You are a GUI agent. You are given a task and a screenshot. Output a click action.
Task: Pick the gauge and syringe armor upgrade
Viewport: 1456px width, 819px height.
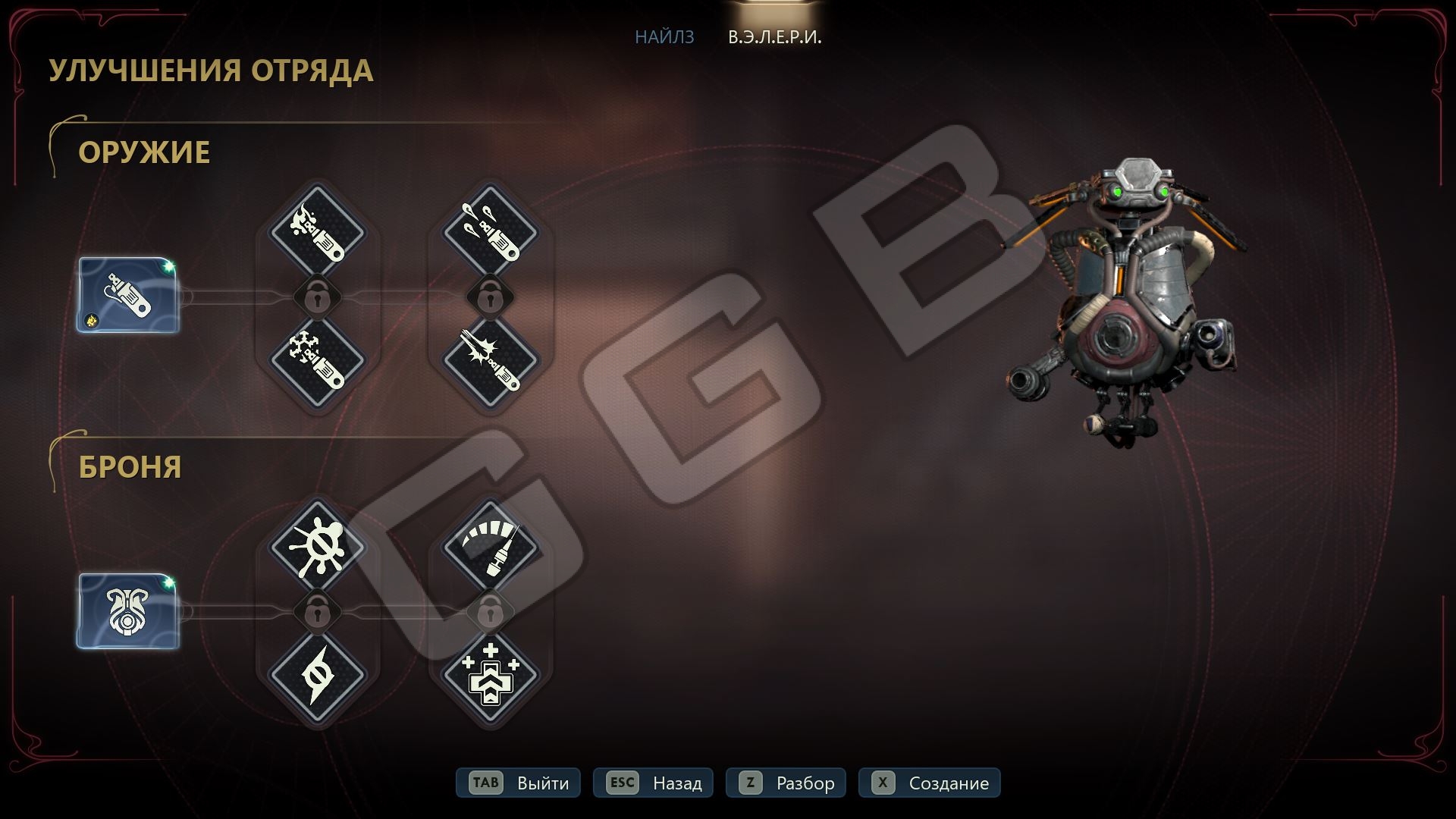tap(490, 548)
